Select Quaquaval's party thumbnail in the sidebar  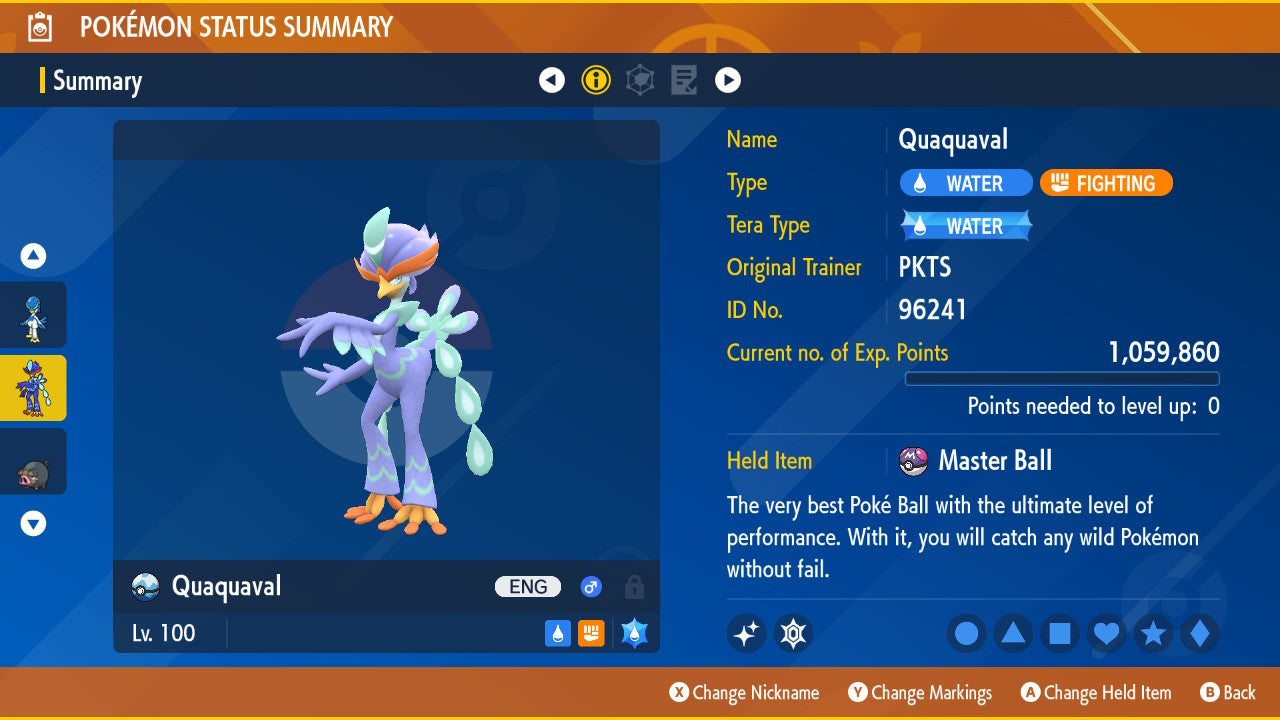click(33, 389)
